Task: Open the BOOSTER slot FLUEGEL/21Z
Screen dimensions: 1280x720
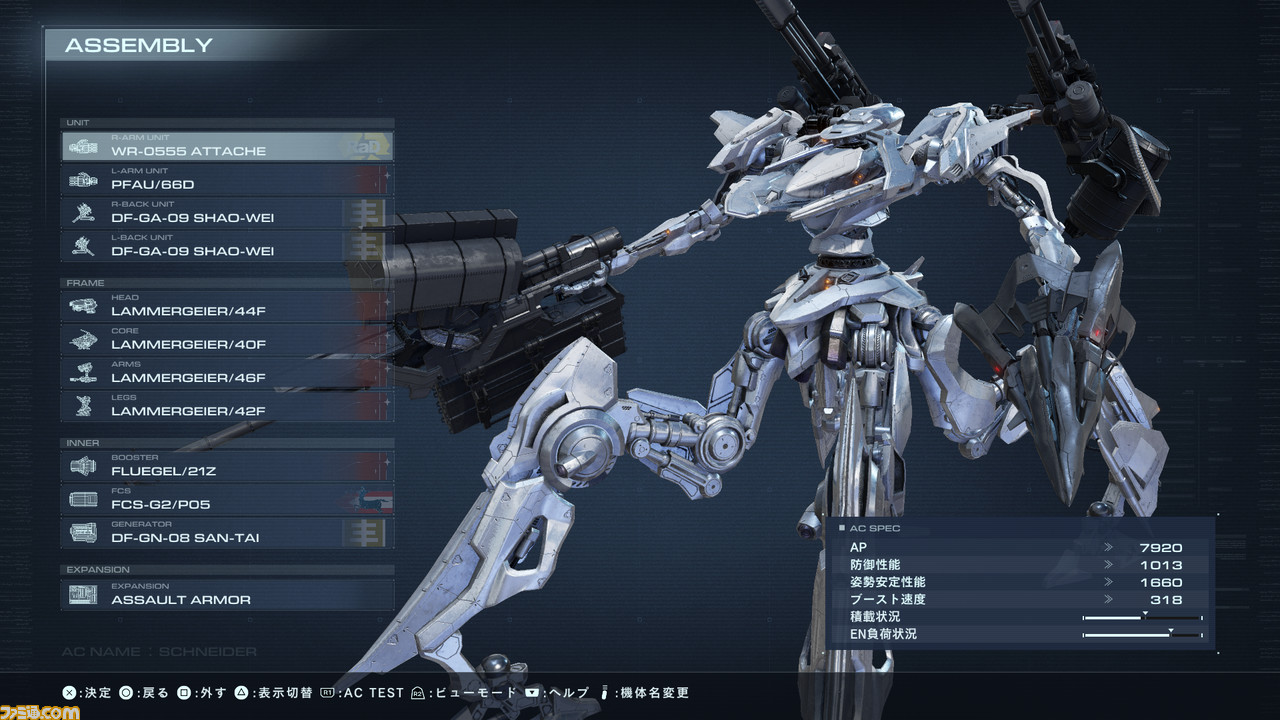Action: click(x=228, y=466)
